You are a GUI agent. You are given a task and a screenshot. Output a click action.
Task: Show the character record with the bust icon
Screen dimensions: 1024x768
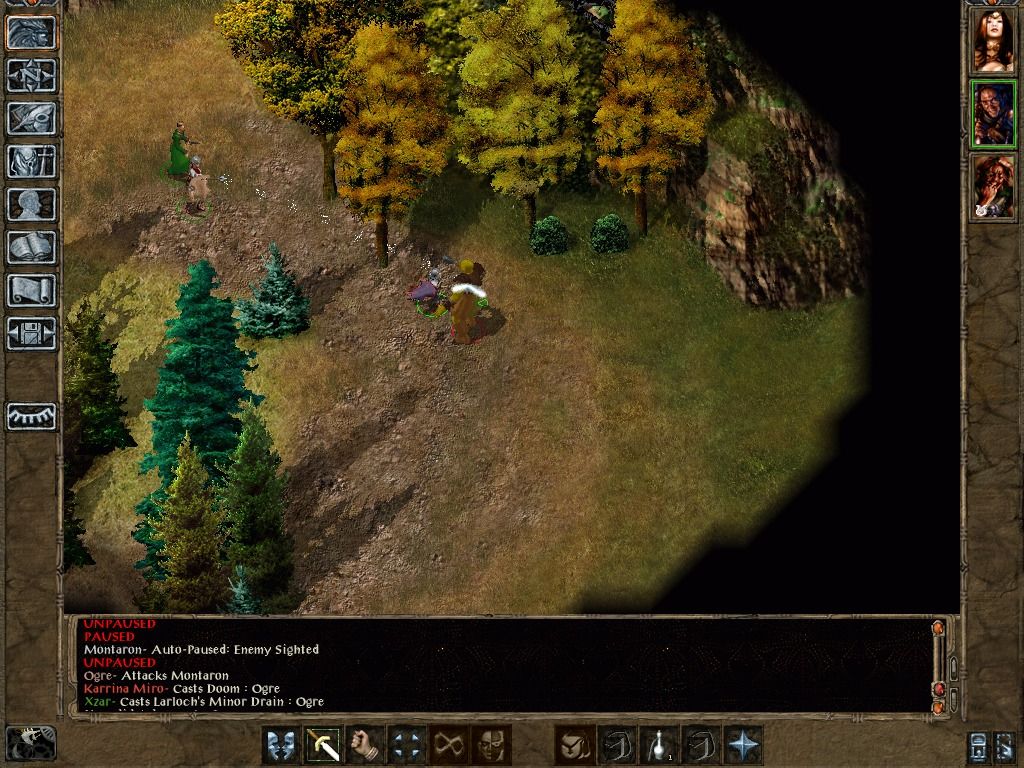(x=31, y=204)
